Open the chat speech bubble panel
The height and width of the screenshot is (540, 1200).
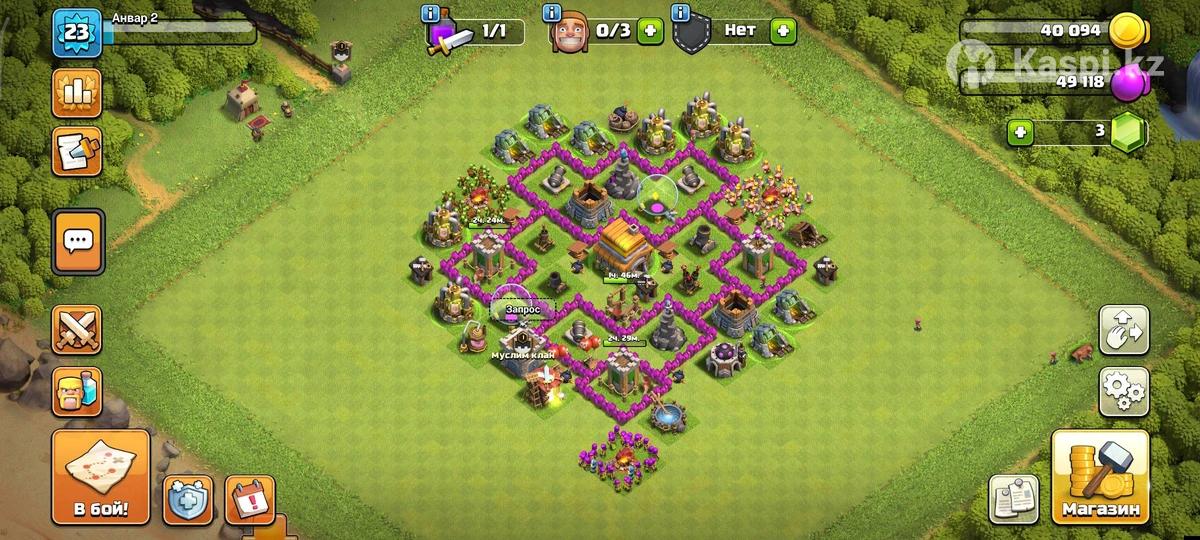pos(77,241)
